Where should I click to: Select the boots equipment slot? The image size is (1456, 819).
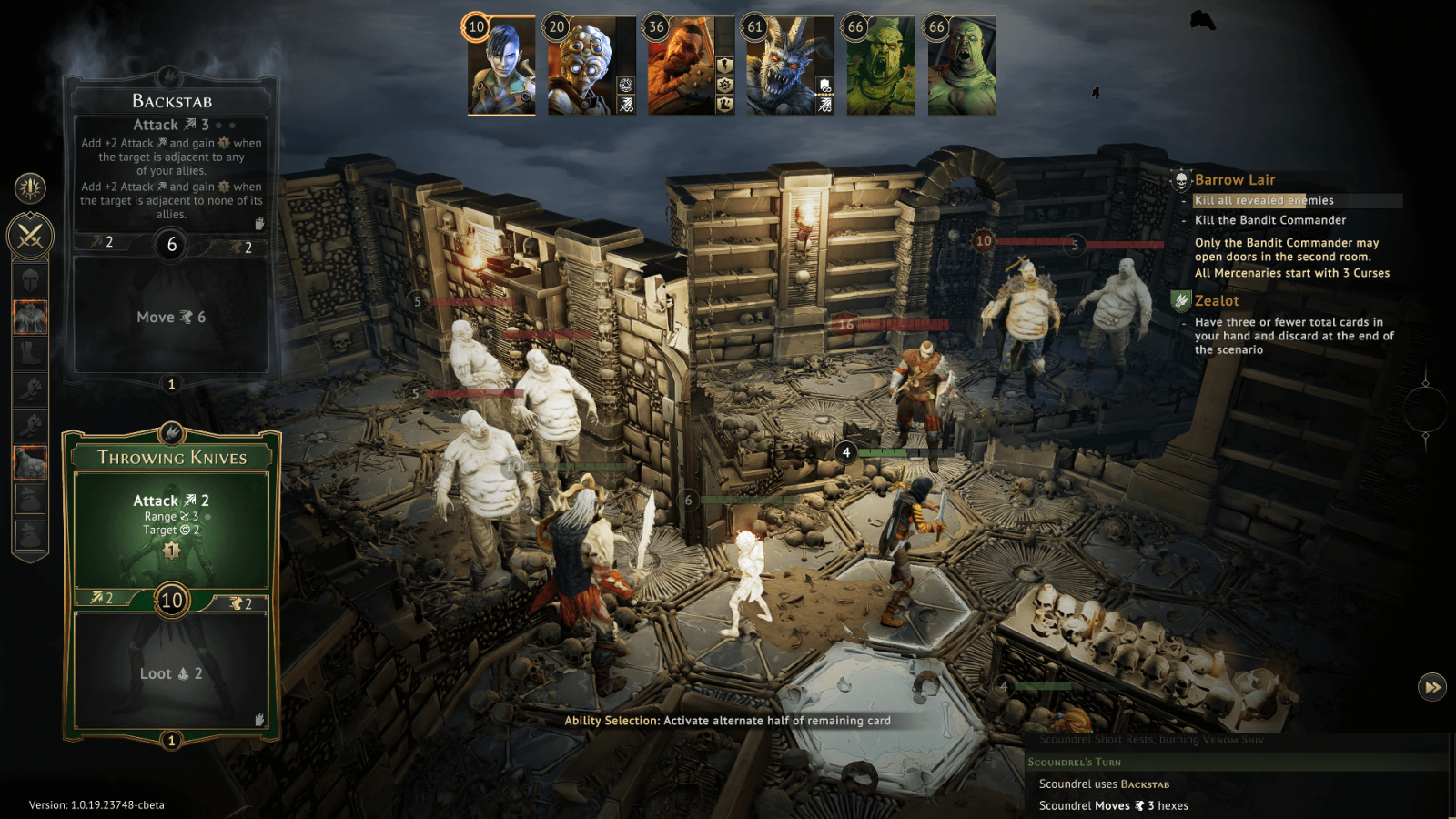click(30, 353)
